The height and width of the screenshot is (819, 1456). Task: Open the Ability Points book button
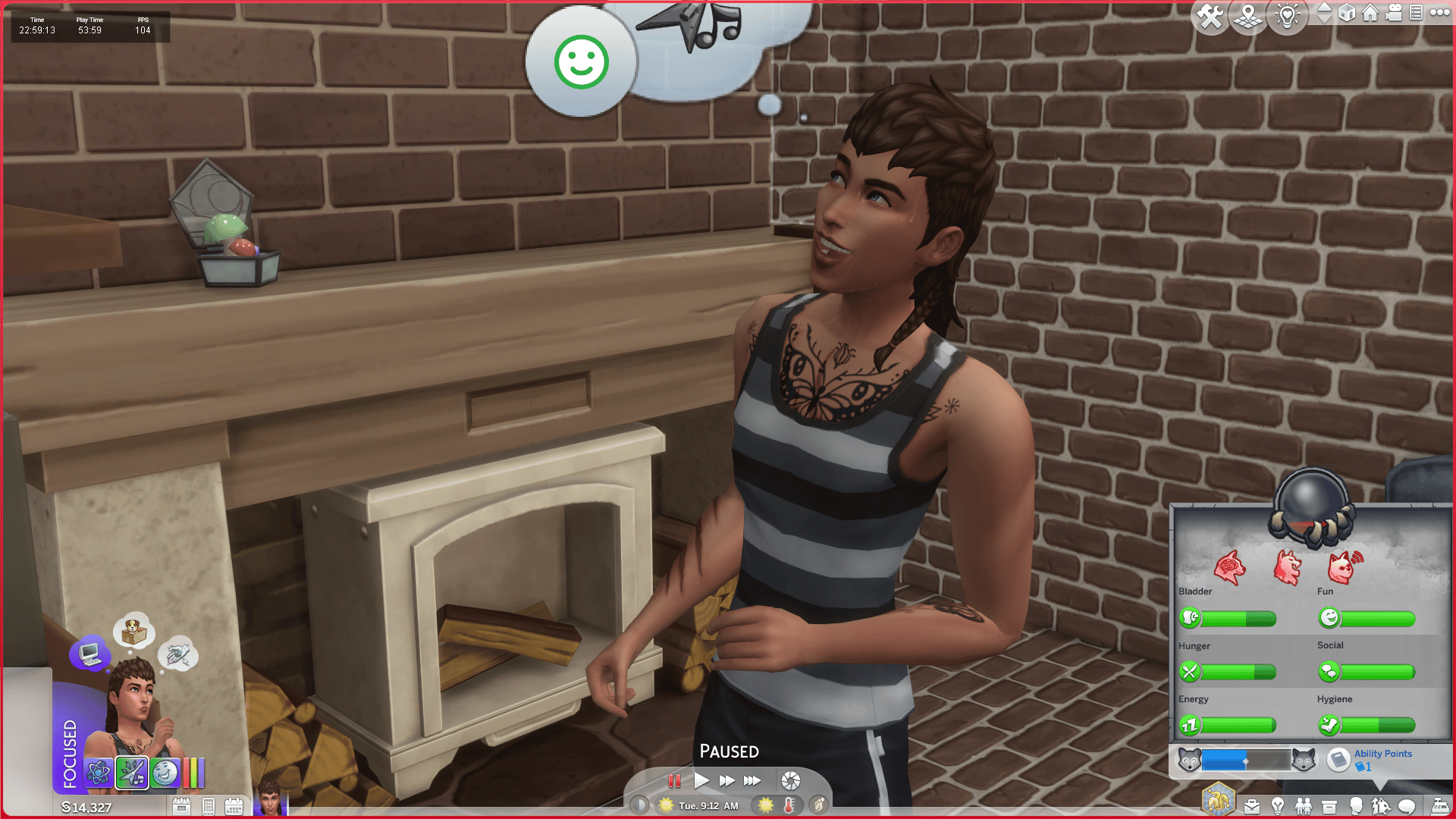pos(1338,759)
